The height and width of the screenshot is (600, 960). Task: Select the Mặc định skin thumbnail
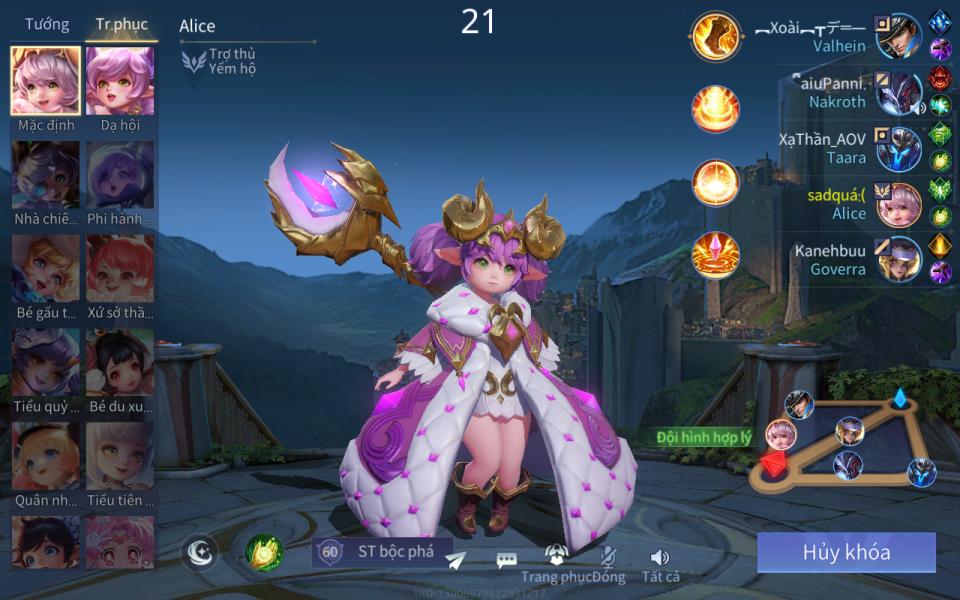pyautogui.click(x=46, y=81)
